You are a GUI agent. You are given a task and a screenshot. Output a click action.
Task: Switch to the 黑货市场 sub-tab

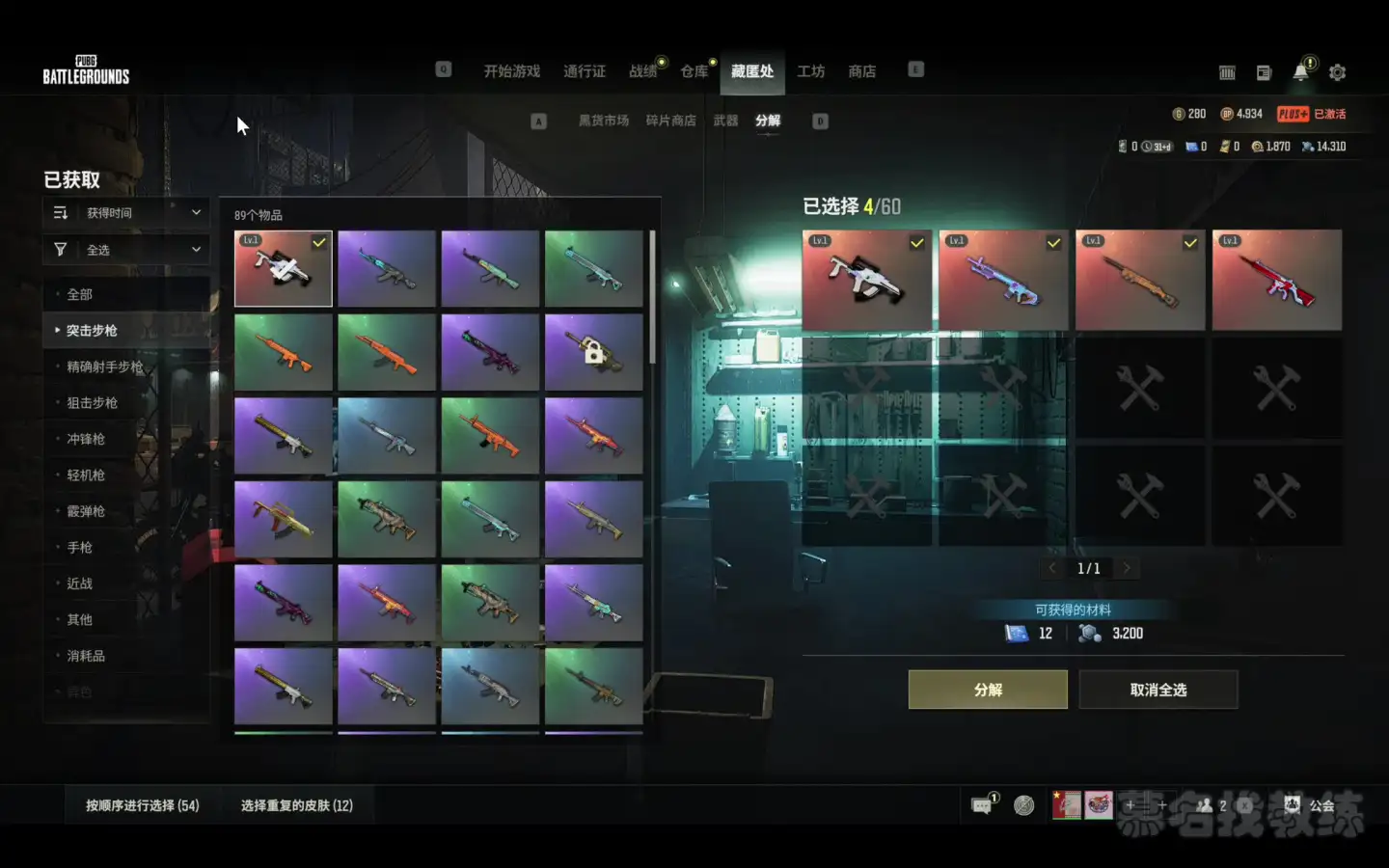[x=603, y=121]
